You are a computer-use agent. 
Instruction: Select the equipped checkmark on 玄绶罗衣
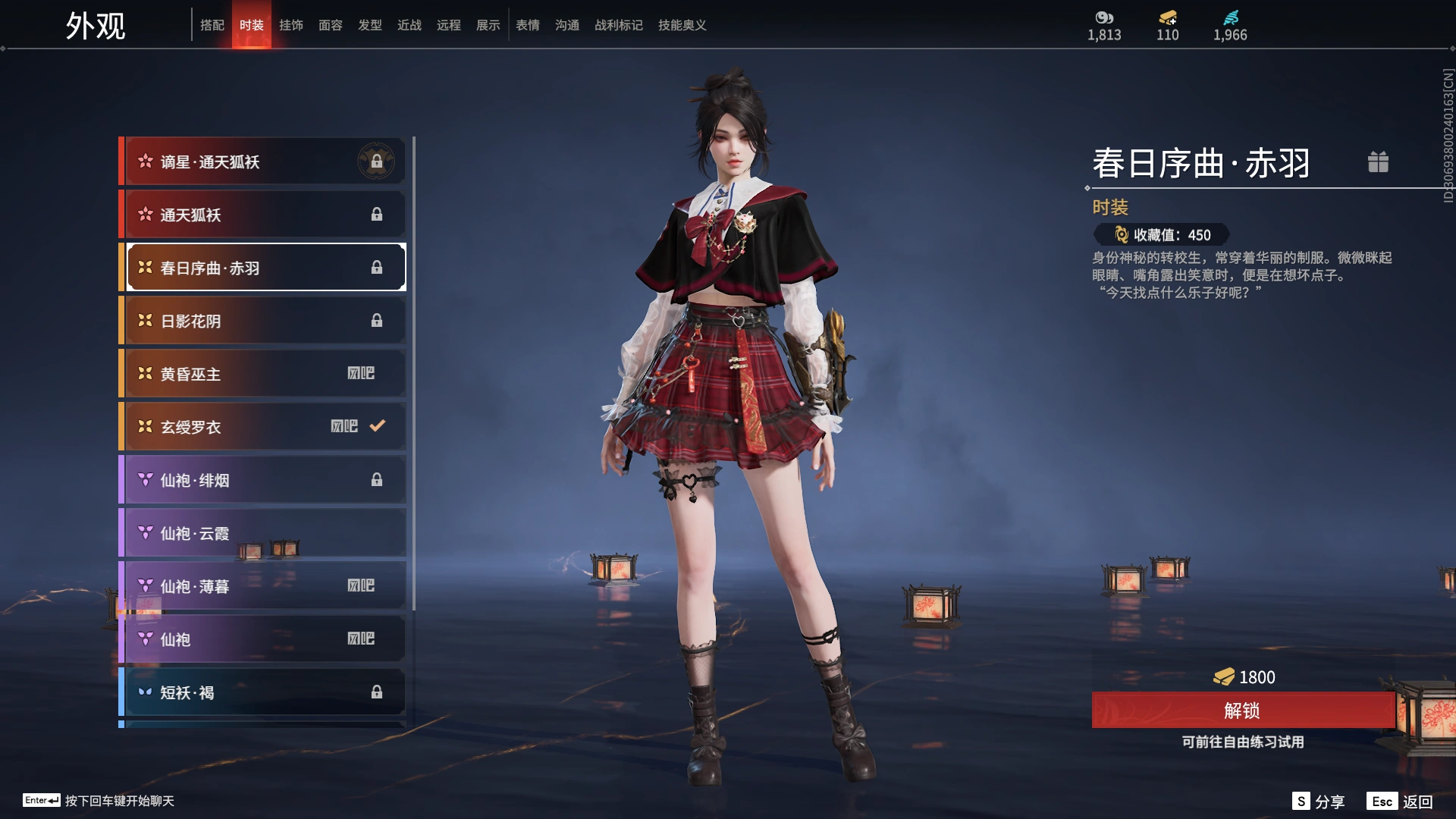[x=376, y=426]
